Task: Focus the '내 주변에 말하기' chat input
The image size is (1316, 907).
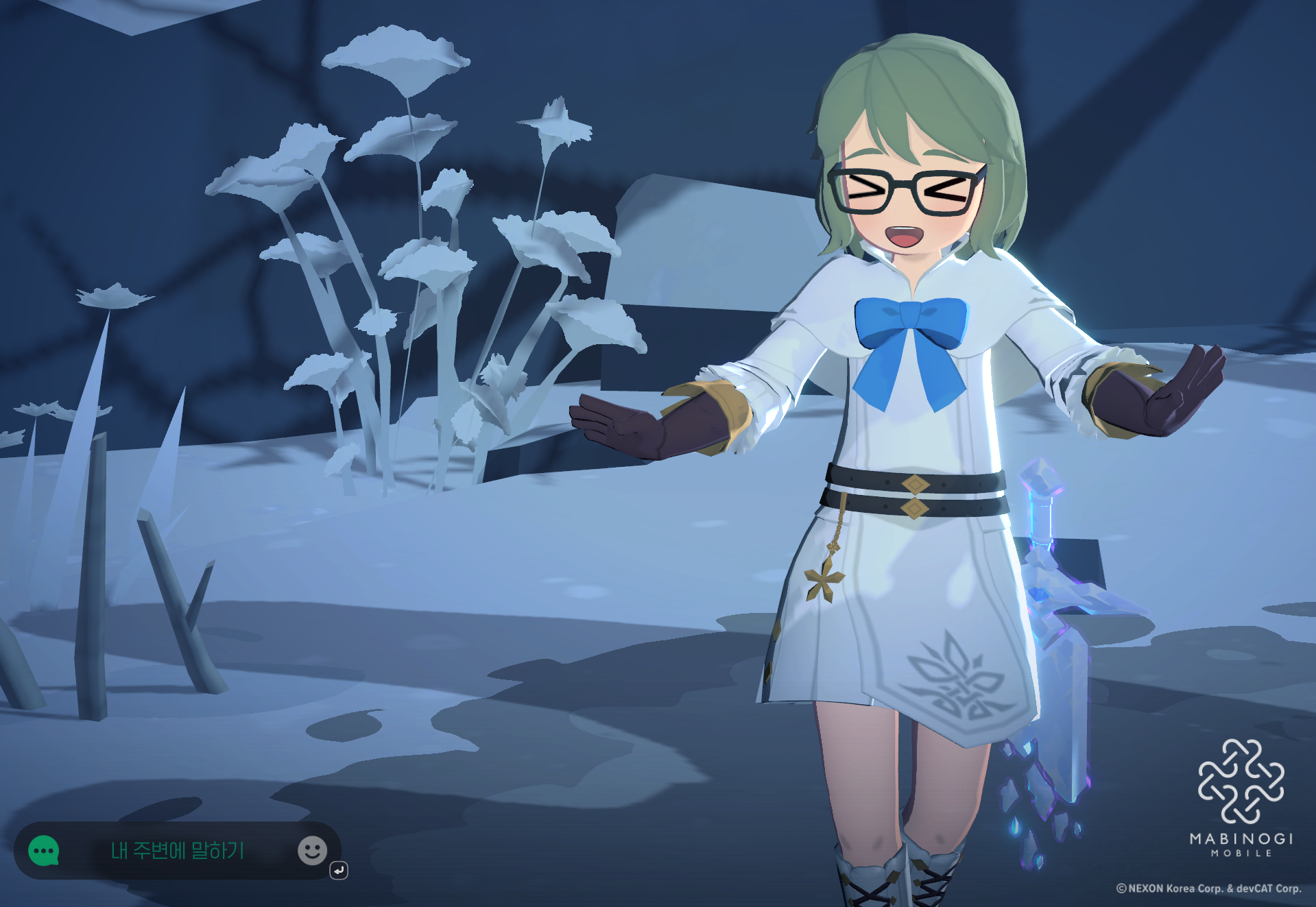Action: click(x=178, y=851)
